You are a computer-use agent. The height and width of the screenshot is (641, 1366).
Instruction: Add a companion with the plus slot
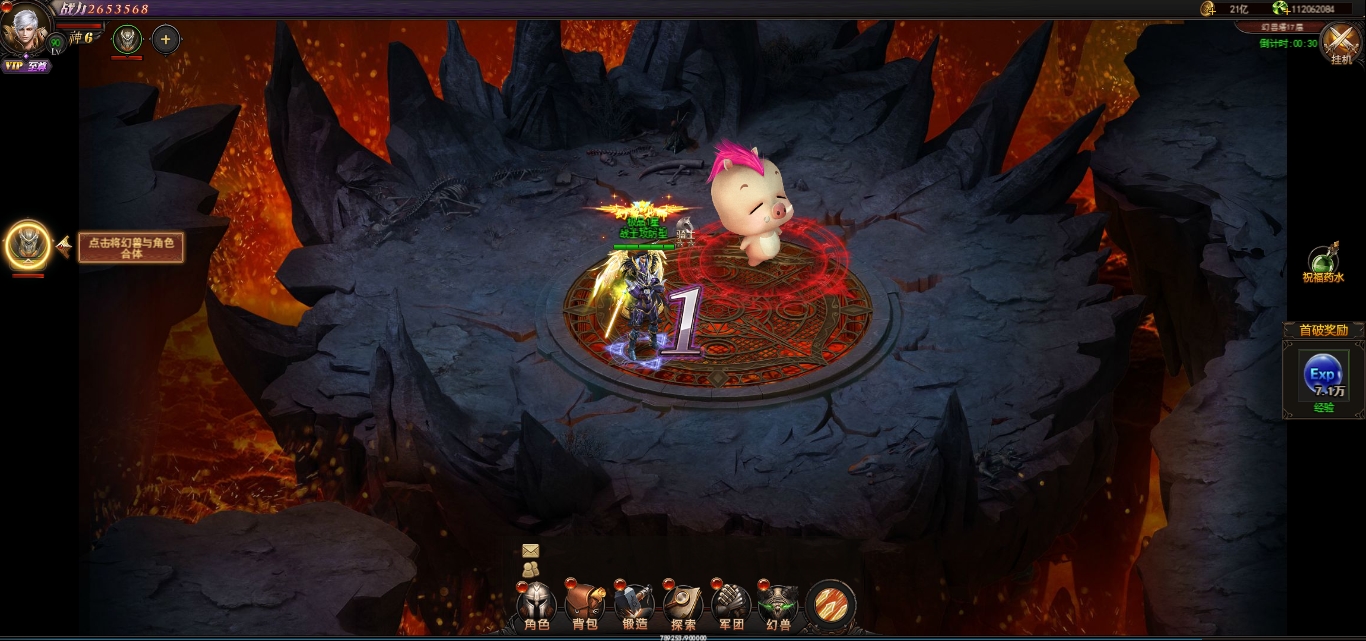165,40
